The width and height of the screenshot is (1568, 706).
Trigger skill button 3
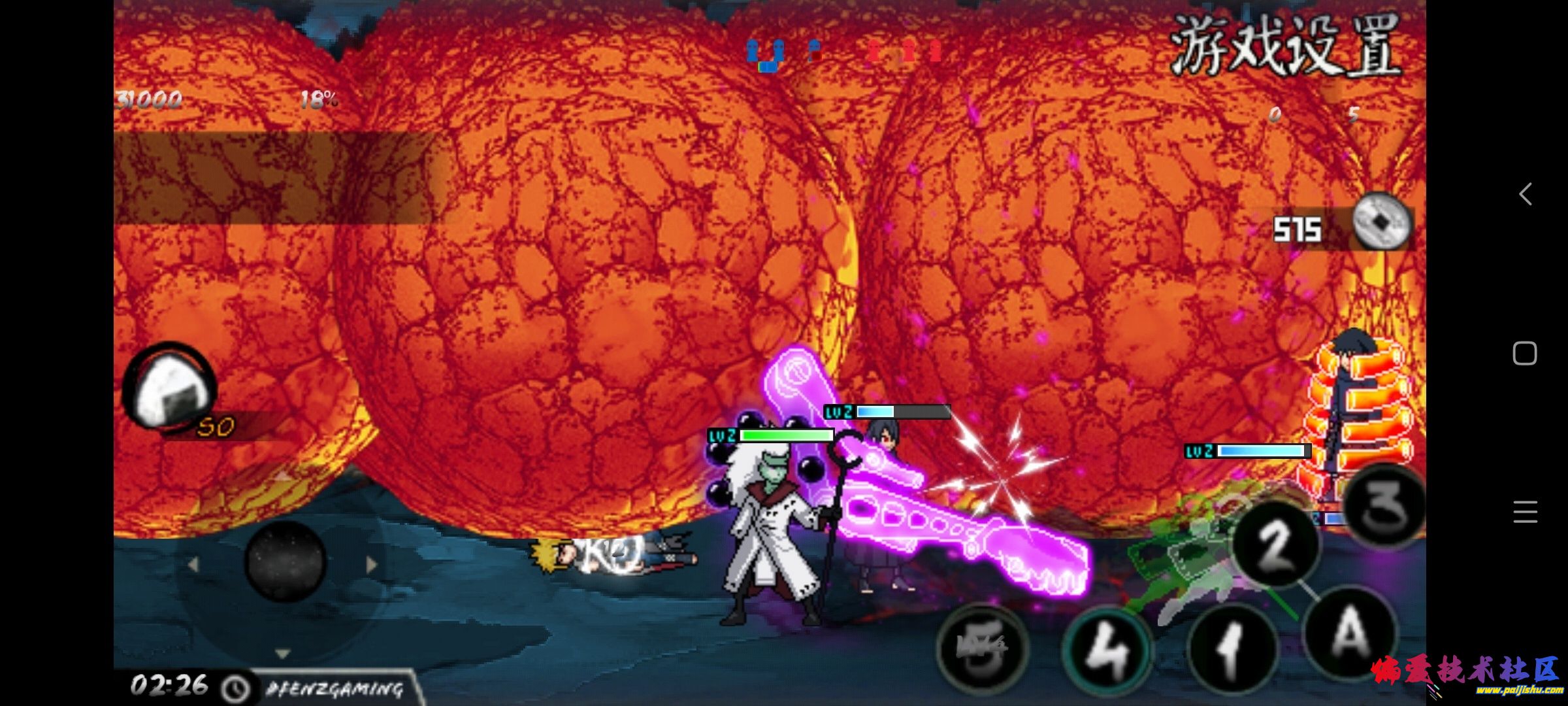pos(1385,506)
